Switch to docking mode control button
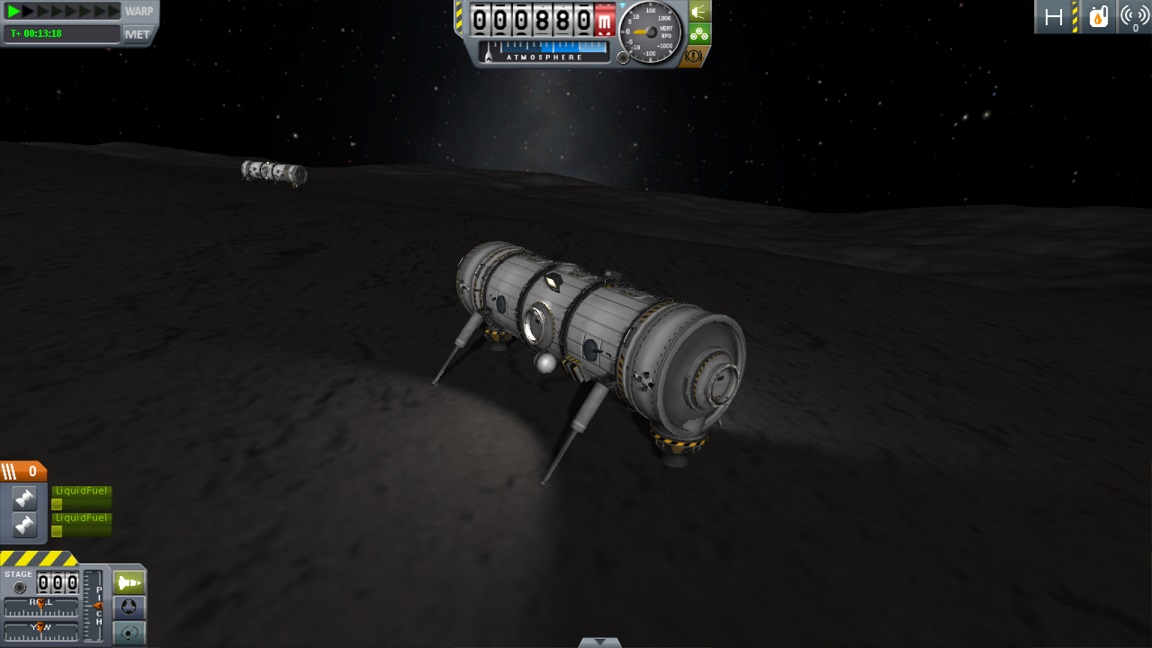1152x648 pixels. pyautogui.click(x=130, y=607)
